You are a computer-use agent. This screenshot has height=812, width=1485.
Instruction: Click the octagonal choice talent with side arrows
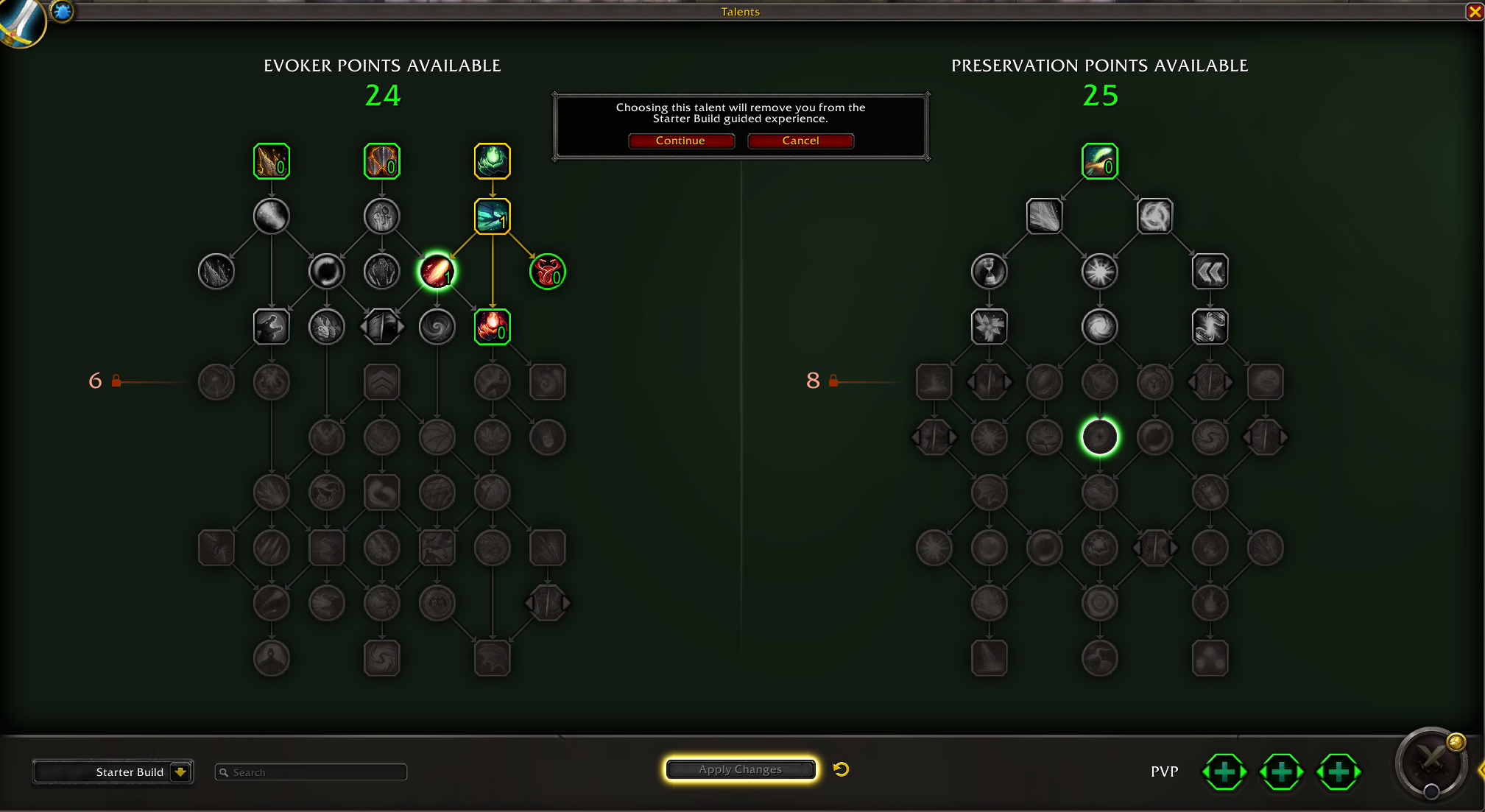point(381,326)
